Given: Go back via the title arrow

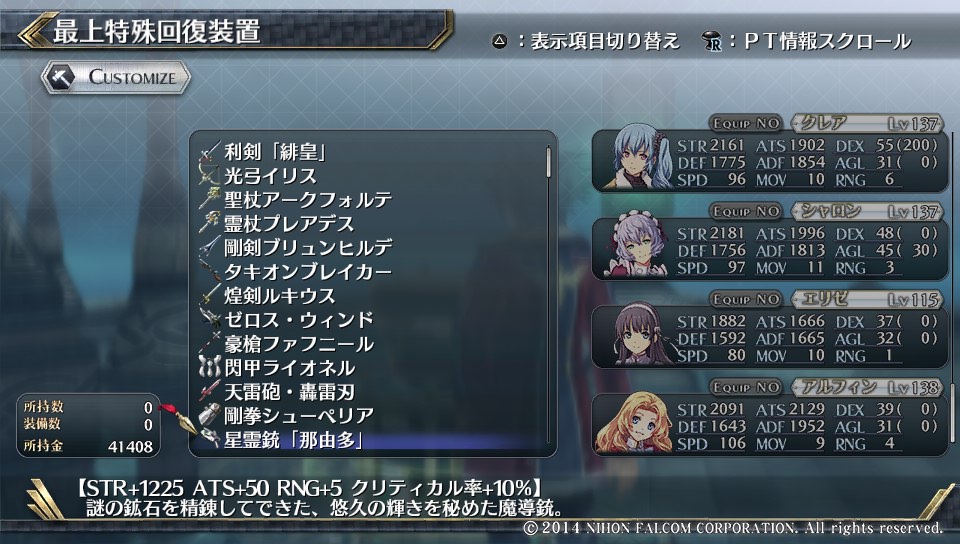Looking at the screenshot, I should [x=32, y=30].
